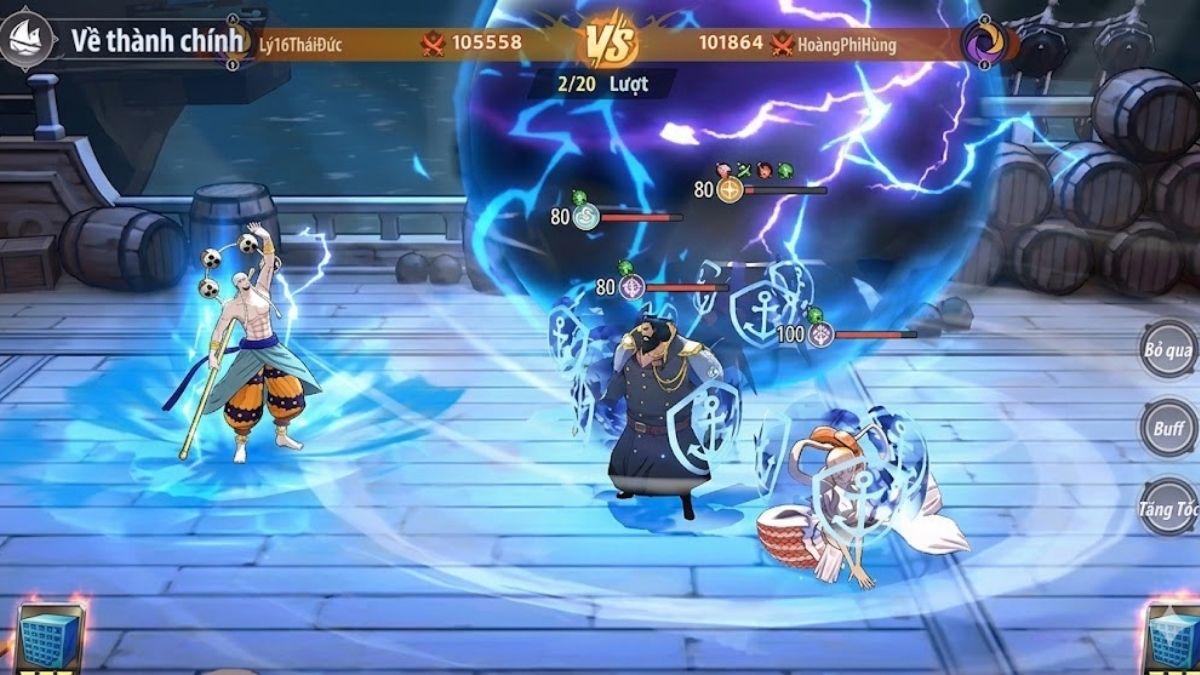Open the Buff button
This screenshot has height=675, width=1200.
click(1168, 428)
